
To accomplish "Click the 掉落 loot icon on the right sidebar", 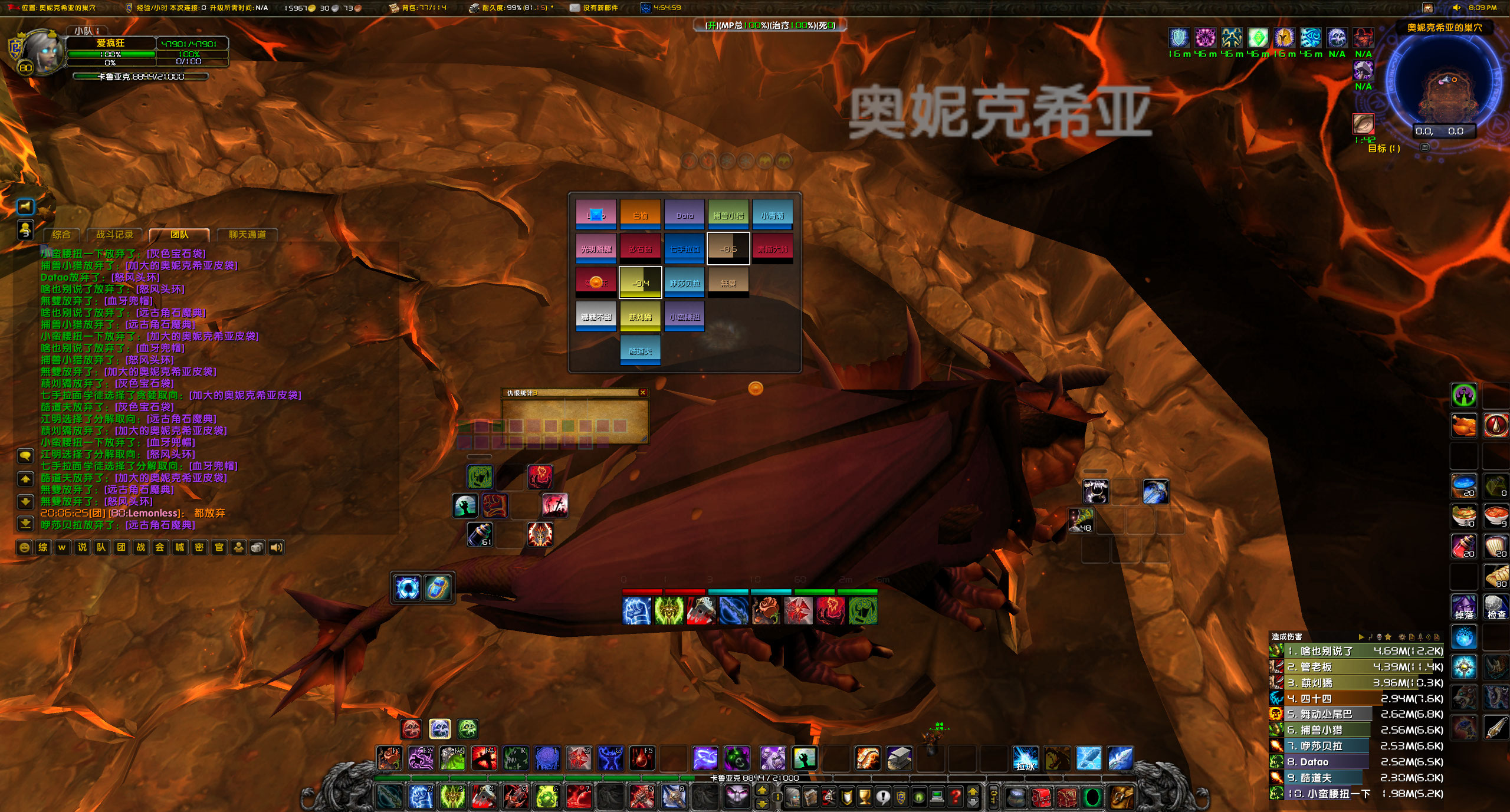I will point(1464,606).
